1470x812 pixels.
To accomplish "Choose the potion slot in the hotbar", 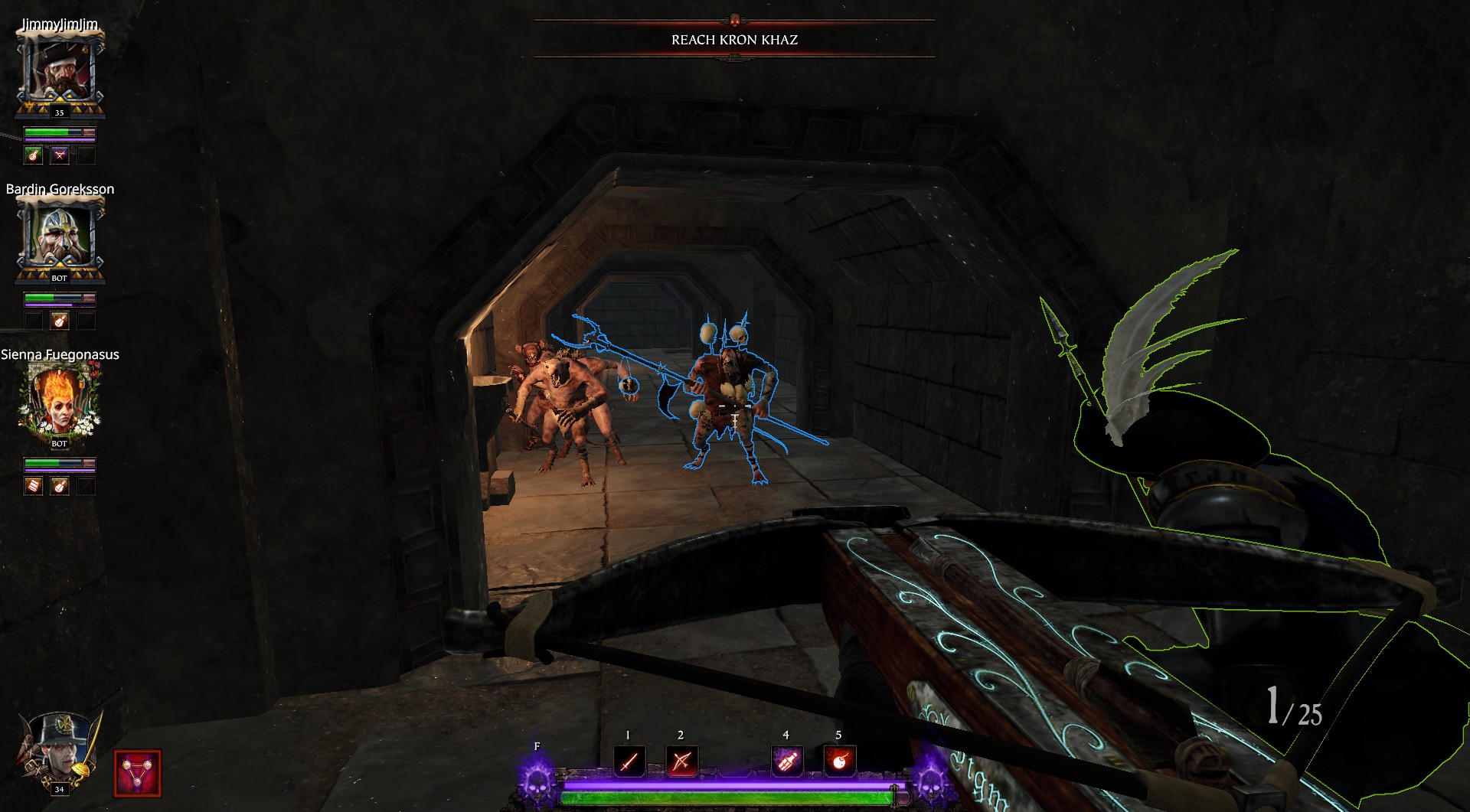I will (x=786, y=761).
